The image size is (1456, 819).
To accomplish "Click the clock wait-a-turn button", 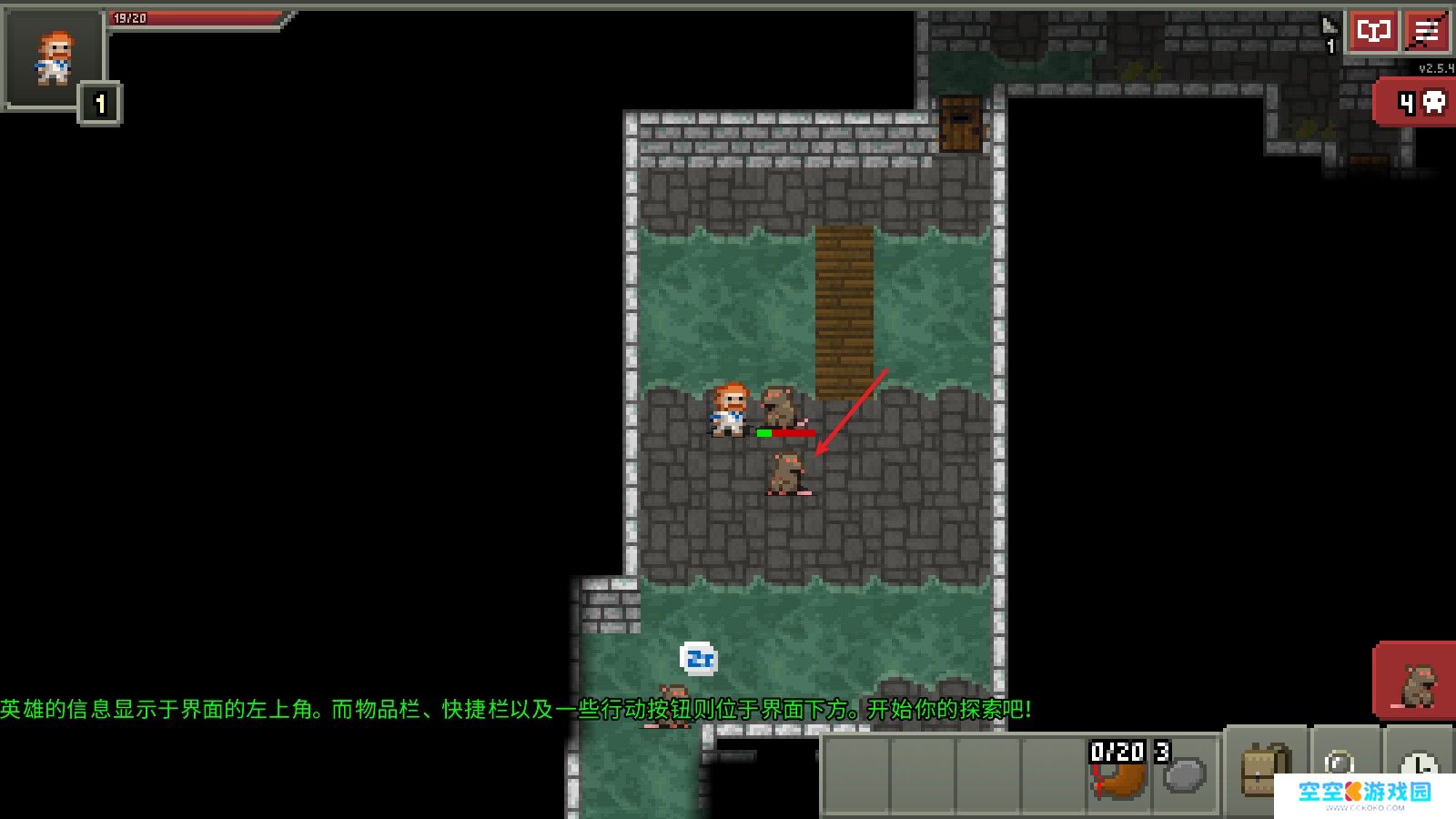I will [1420, 763].
